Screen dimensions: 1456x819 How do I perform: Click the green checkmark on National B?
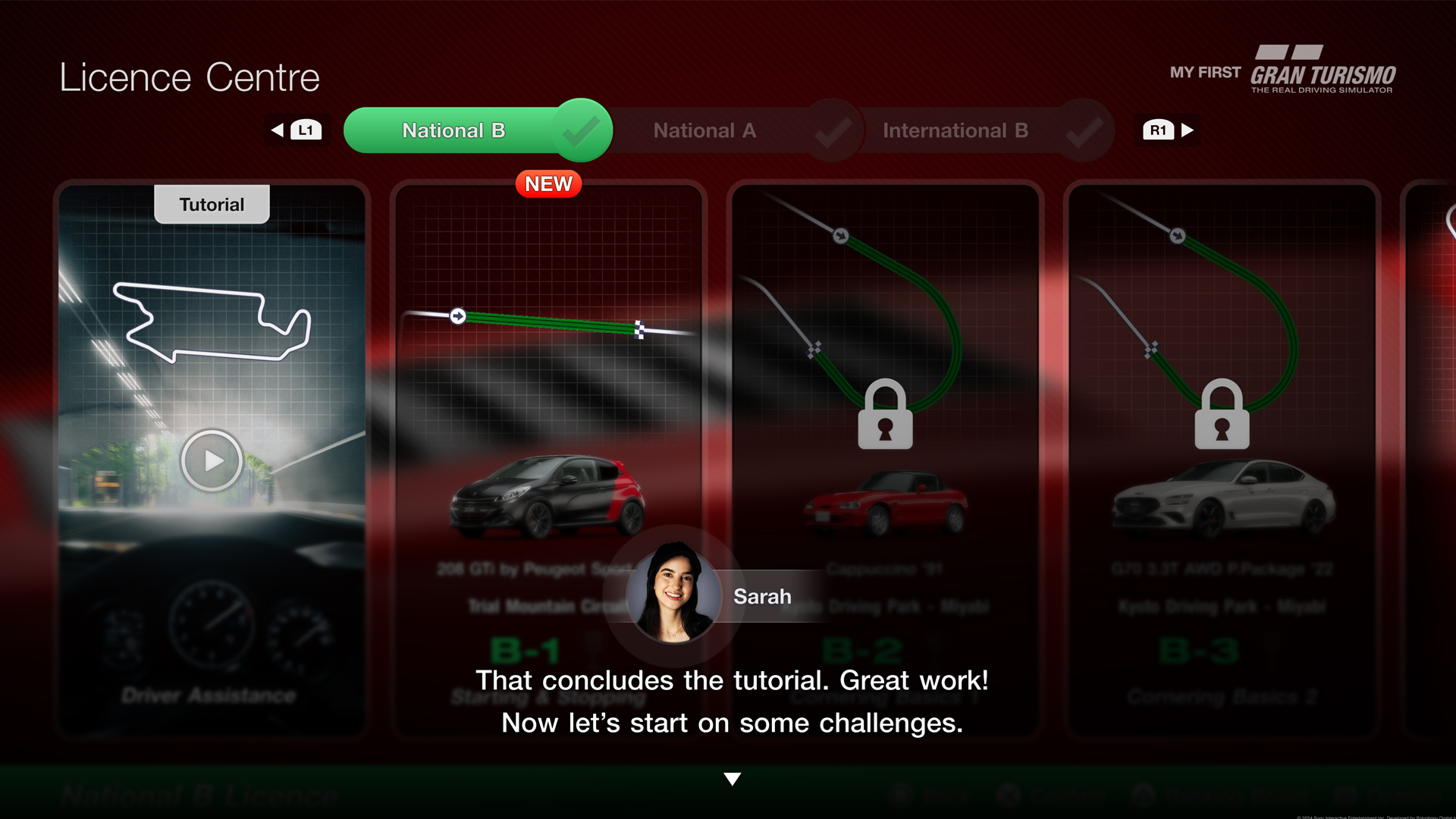pyautogui.click(x=580, y=130)
